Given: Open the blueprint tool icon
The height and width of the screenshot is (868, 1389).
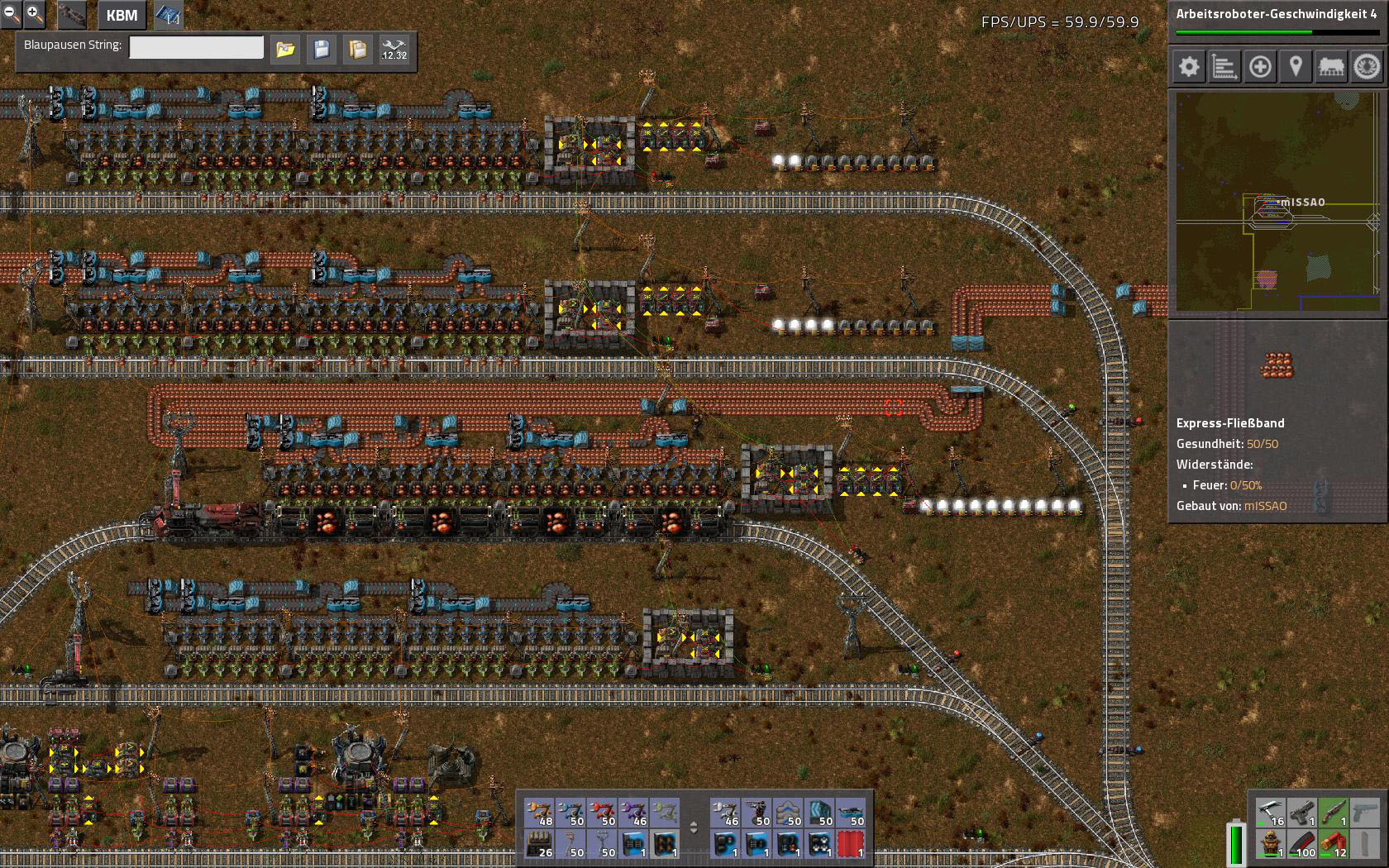Looking at the screenshot, I should click(x=169, y=15).
